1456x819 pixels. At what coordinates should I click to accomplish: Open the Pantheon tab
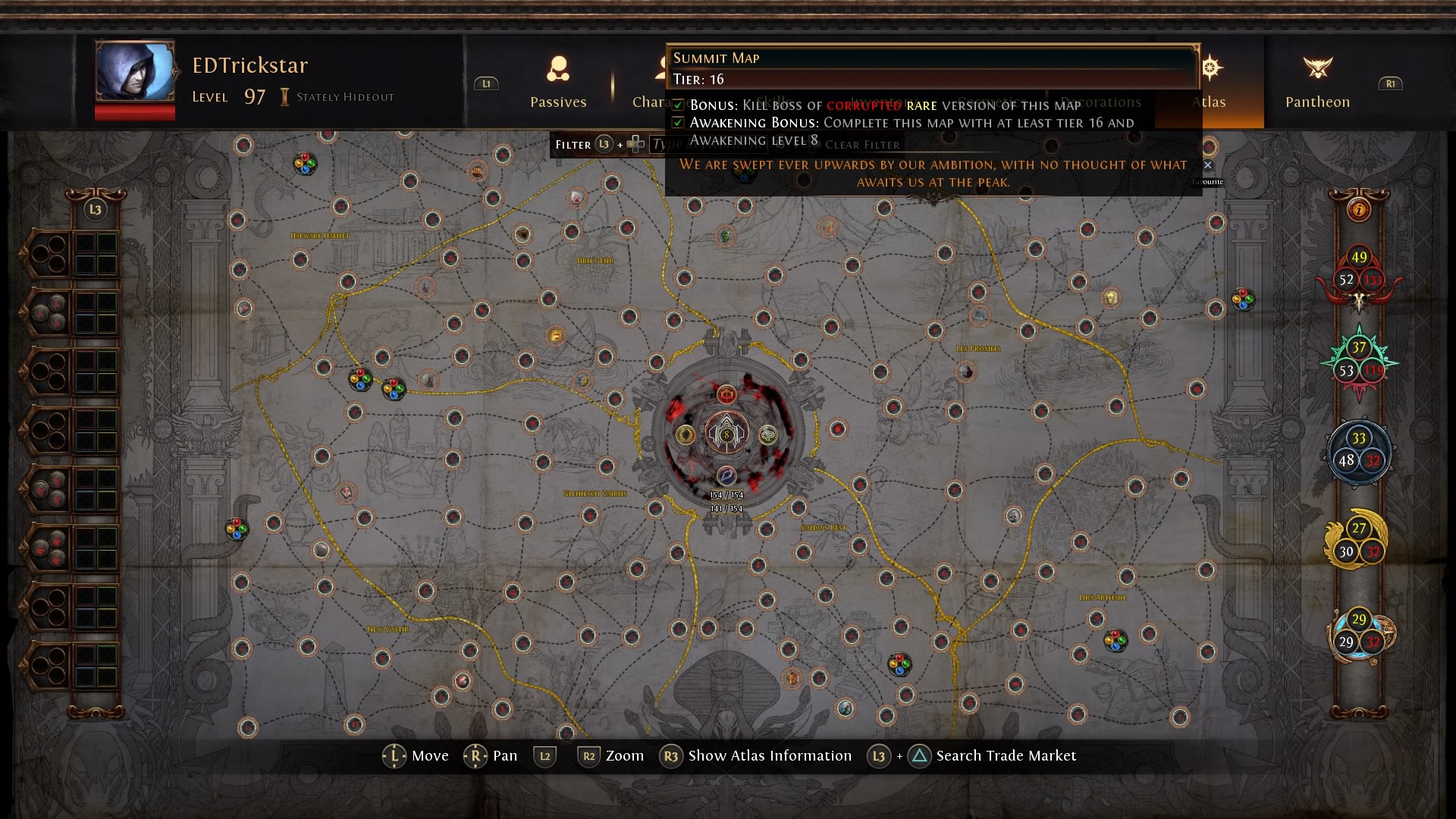click(x=1317, y=83)
